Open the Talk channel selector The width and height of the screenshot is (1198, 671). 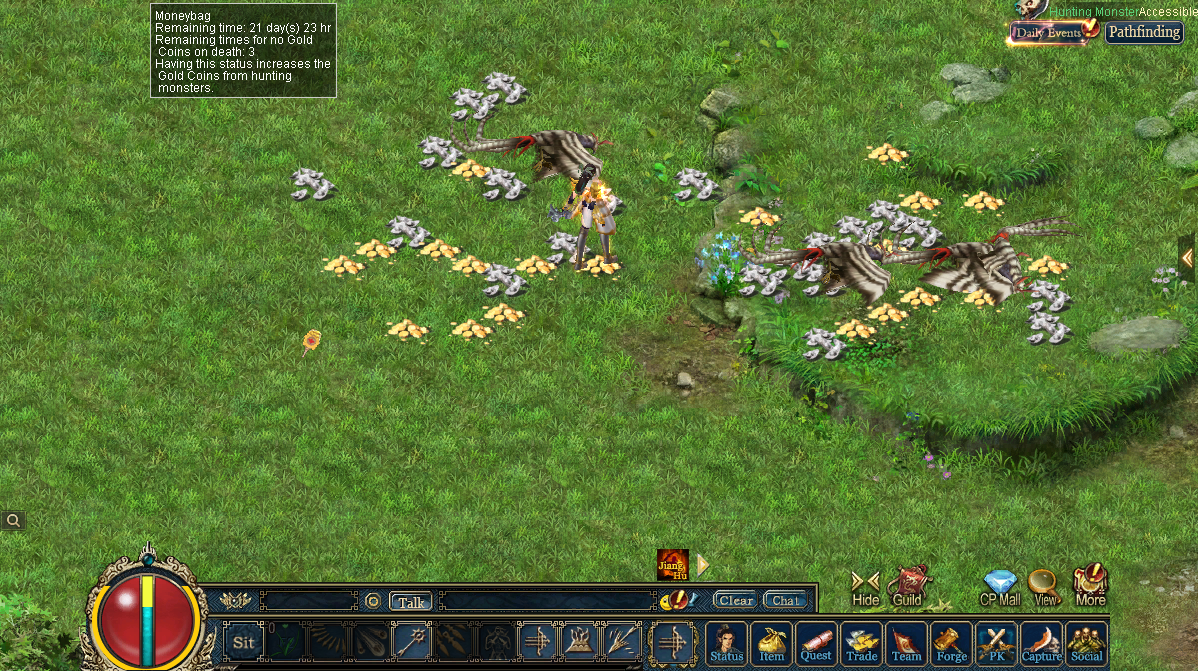coord(410,601)
